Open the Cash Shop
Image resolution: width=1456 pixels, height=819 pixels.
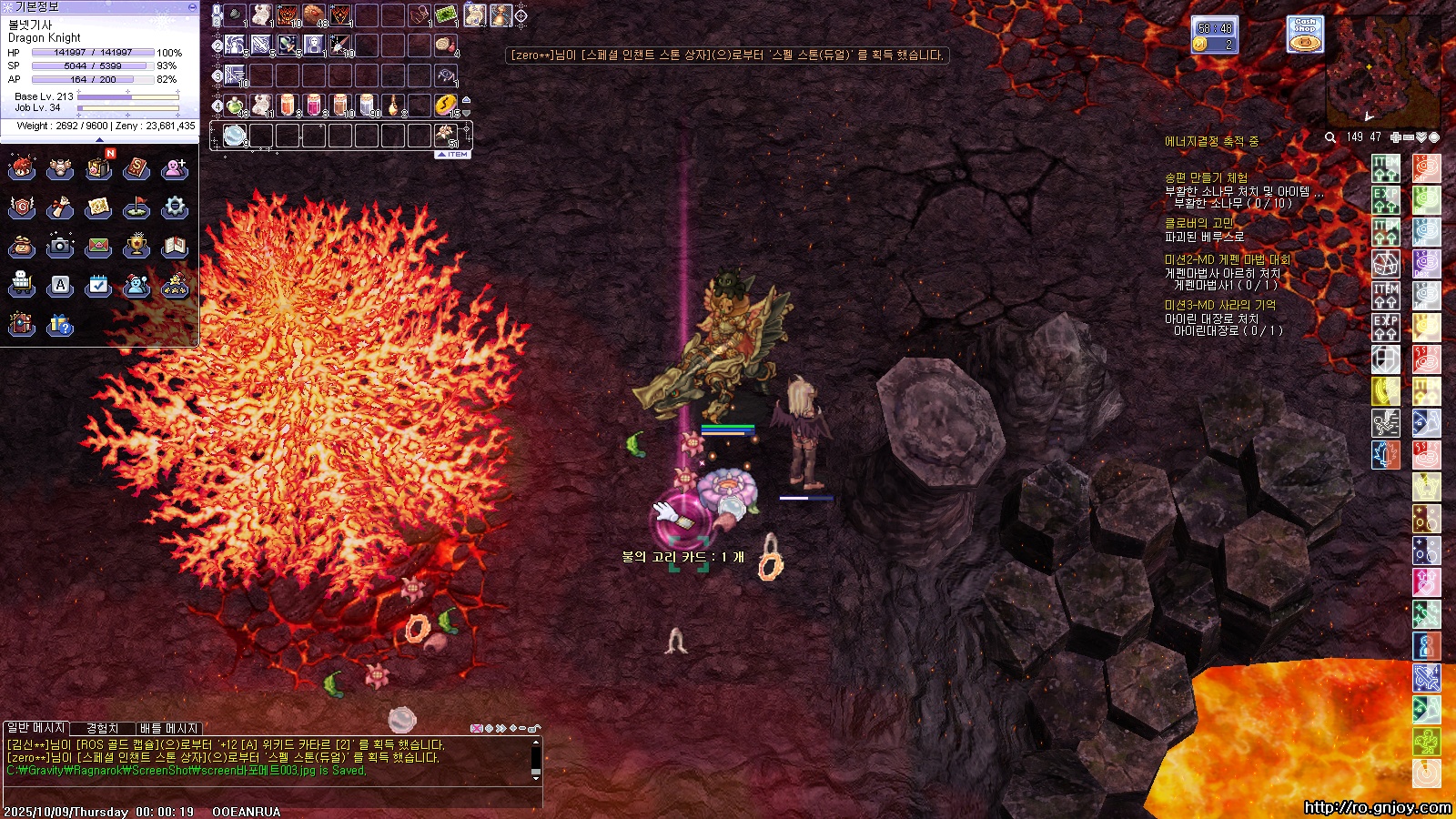(1305, 35)
